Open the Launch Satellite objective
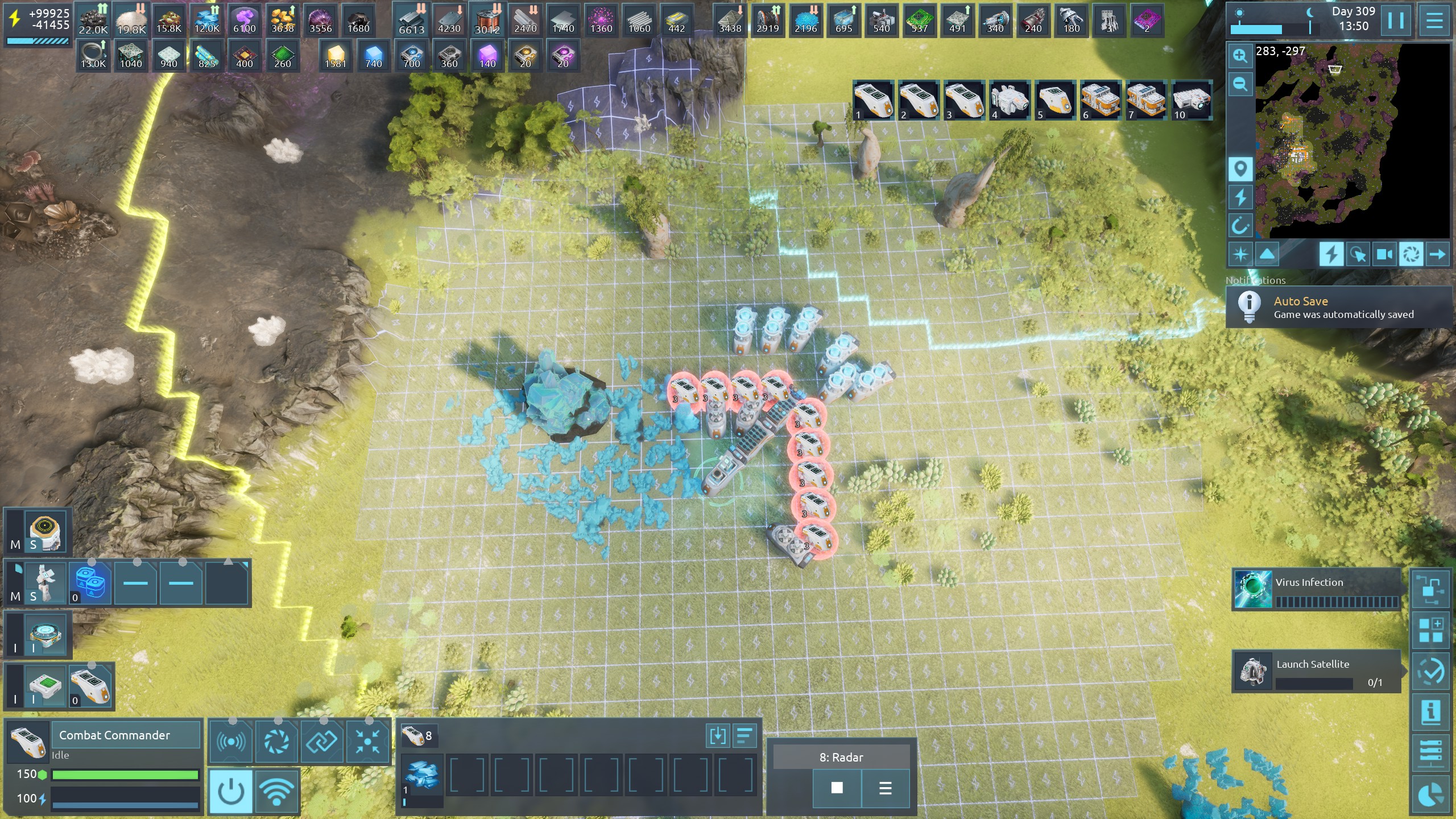The width and height of the screenshot is (1456, 819). (x=1316, y=671)
